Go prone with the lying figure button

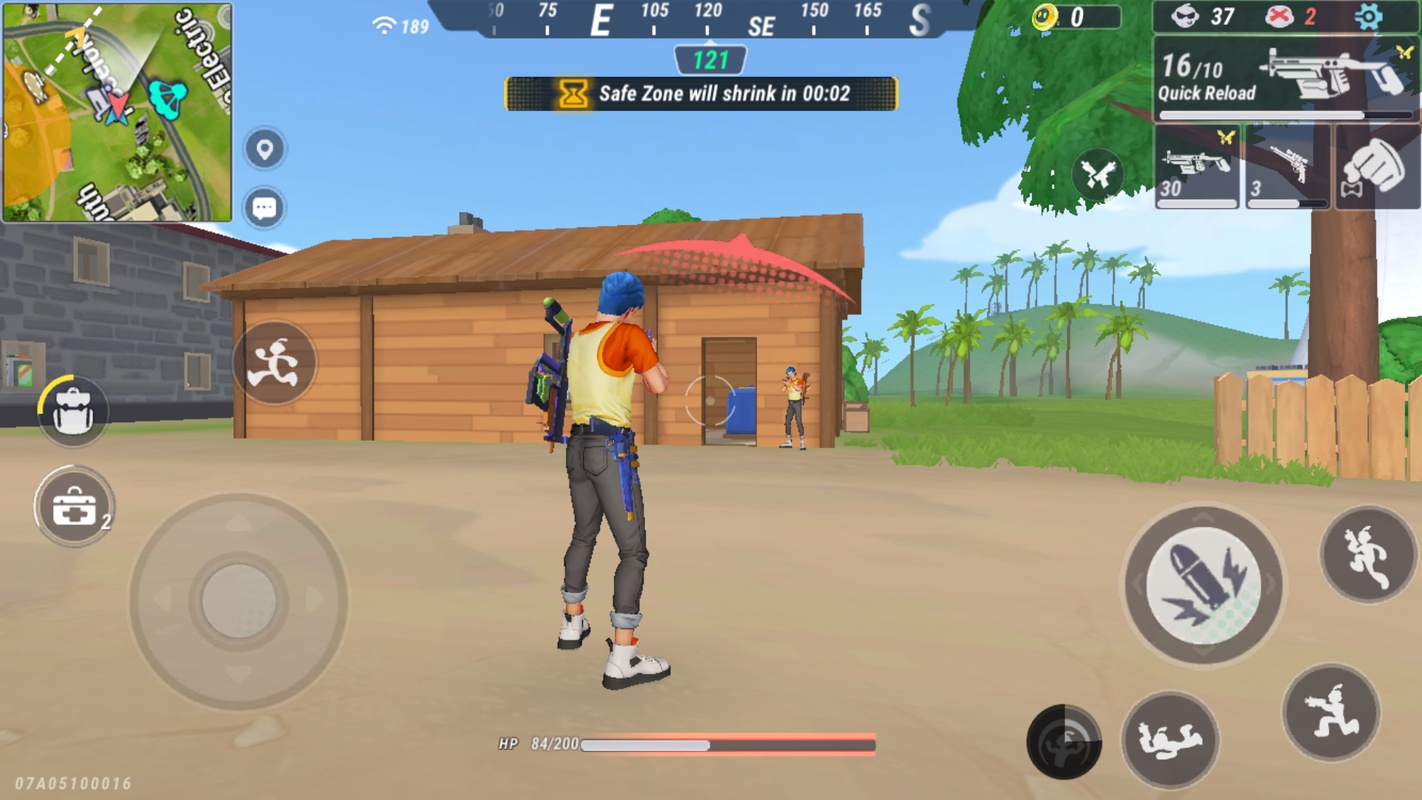1169,740
